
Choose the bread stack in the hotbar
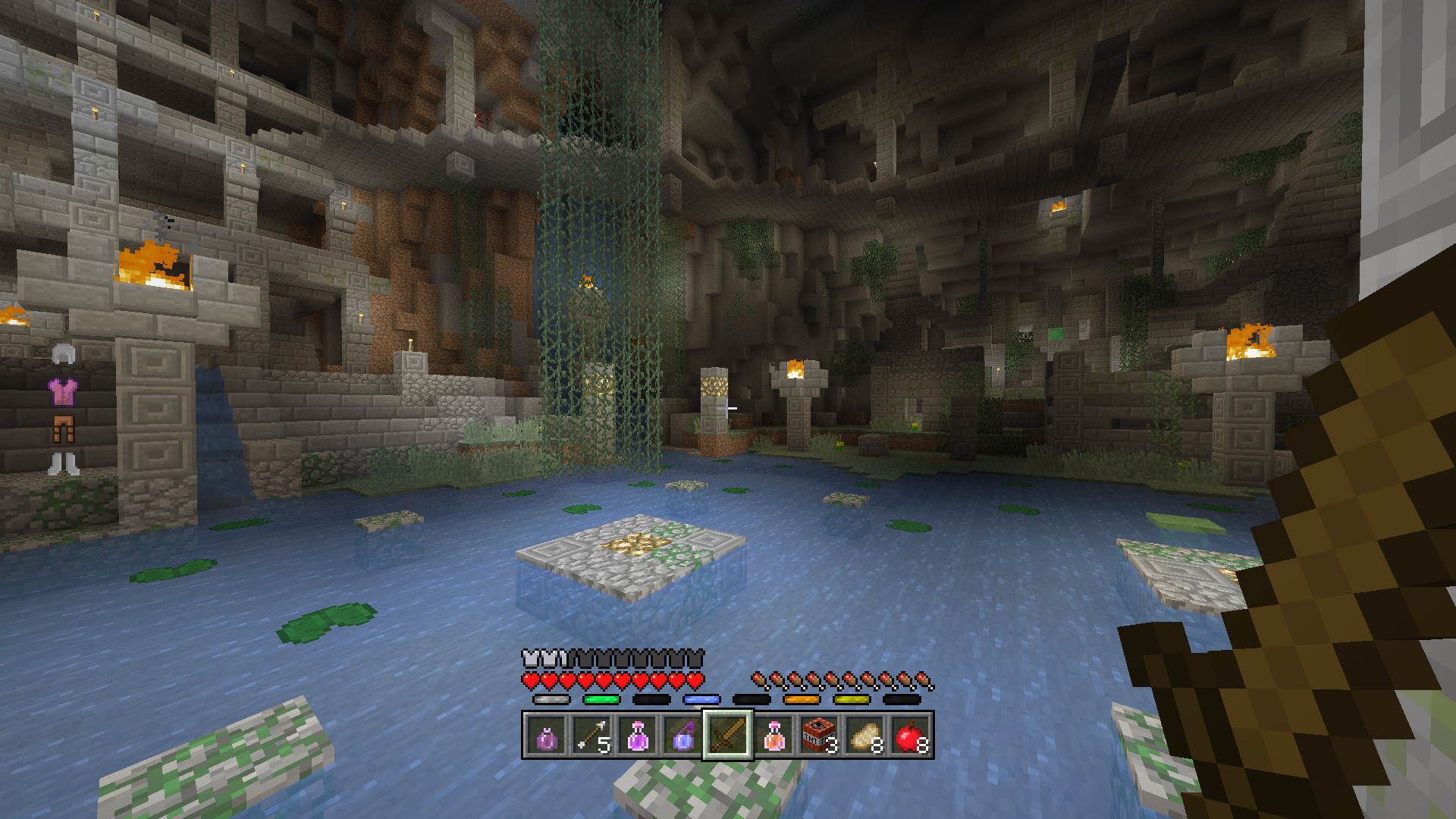tap(864, 736)
